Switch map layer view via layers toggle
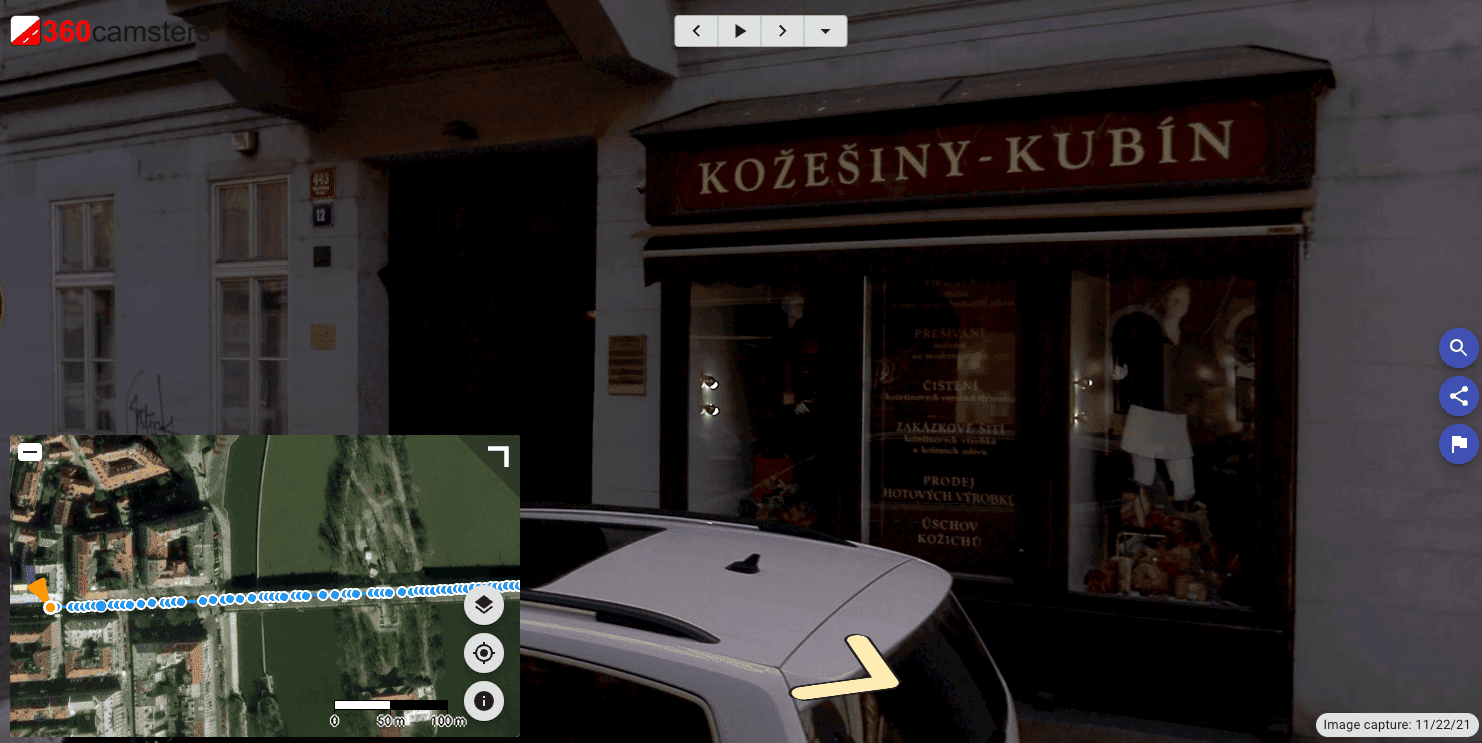Image resolution: width=1482 pixels, height=743 pixels. point(484,605)
